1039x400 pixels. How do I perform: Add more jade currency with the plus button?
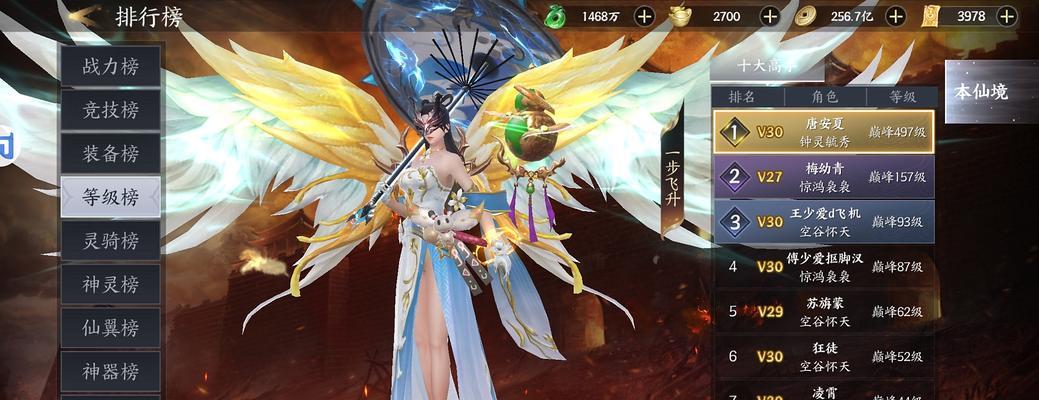[x=645, y=16]
